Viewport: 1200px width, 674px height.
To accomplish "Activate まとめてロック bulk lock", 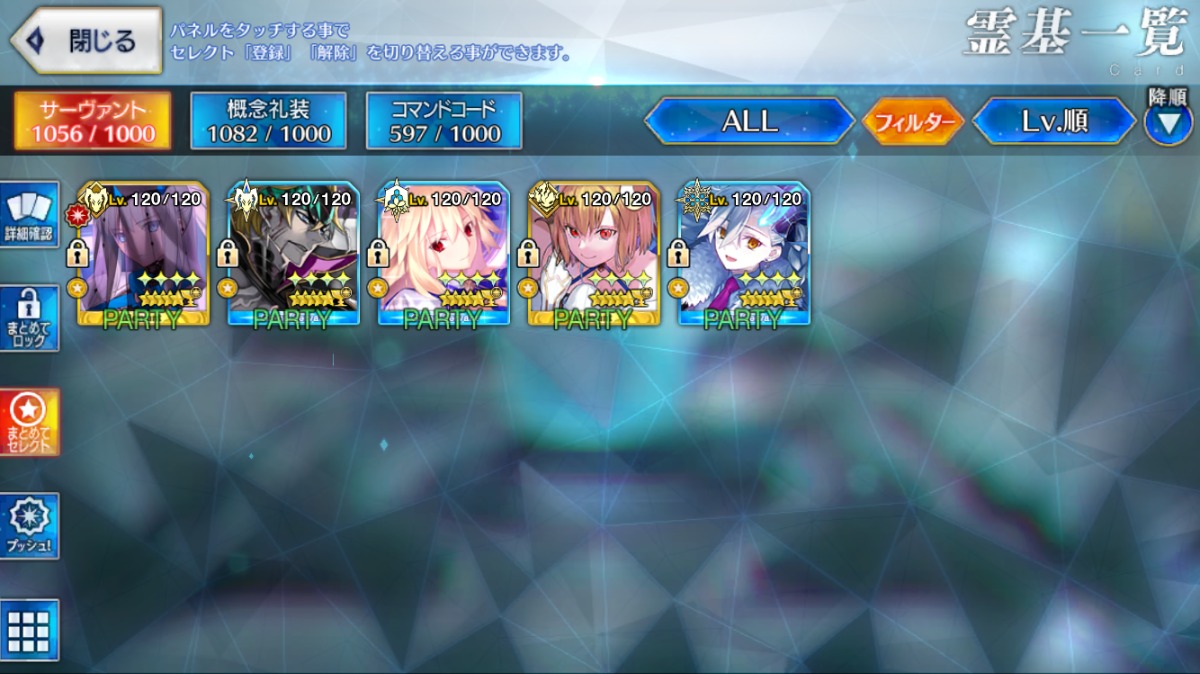I will (x=30, y=318).
